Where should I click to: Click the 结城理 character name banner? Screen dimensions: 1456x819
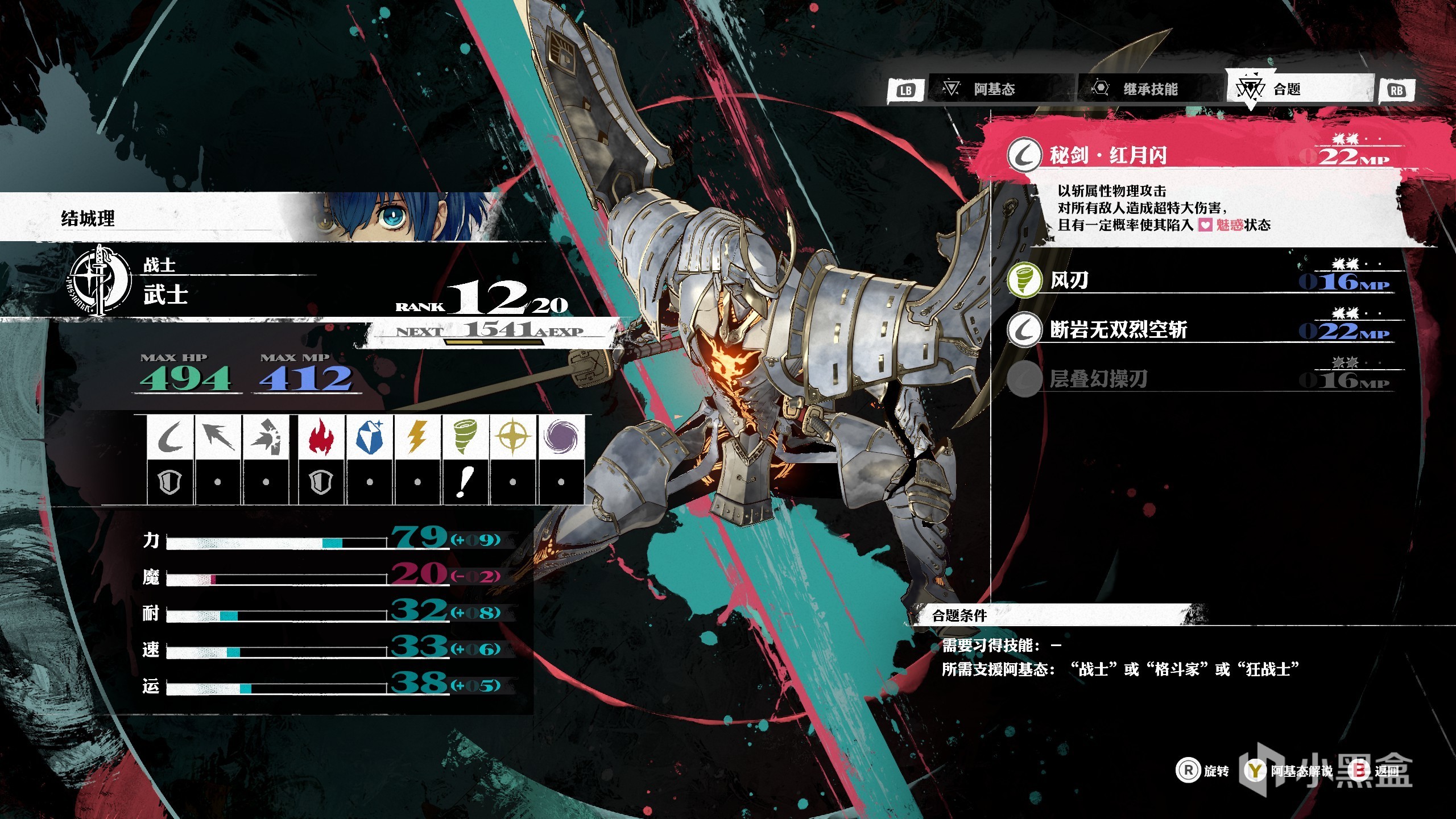point(88,218)
